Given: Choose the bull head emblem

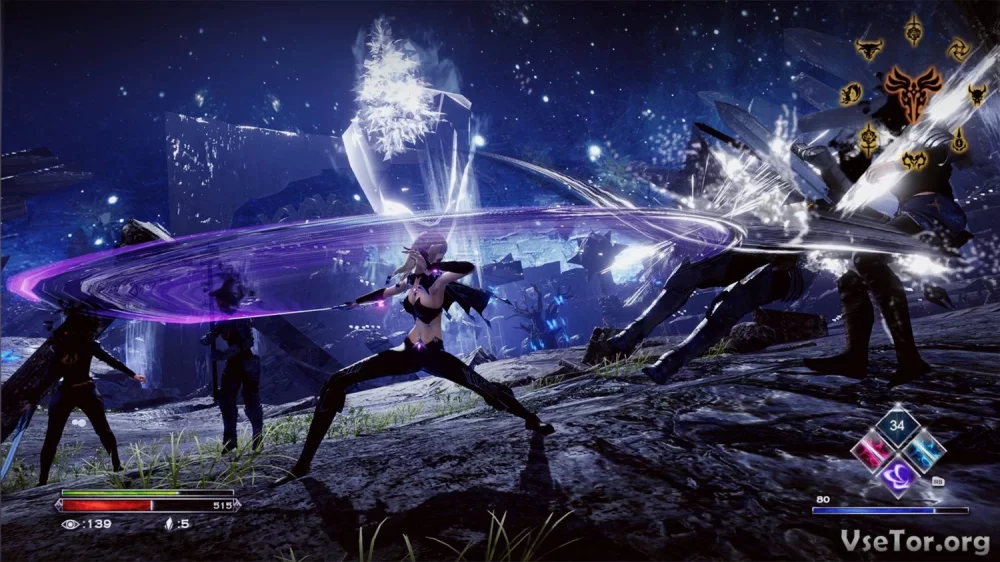Looking at the screenshot, I should (x=869, y=47).
